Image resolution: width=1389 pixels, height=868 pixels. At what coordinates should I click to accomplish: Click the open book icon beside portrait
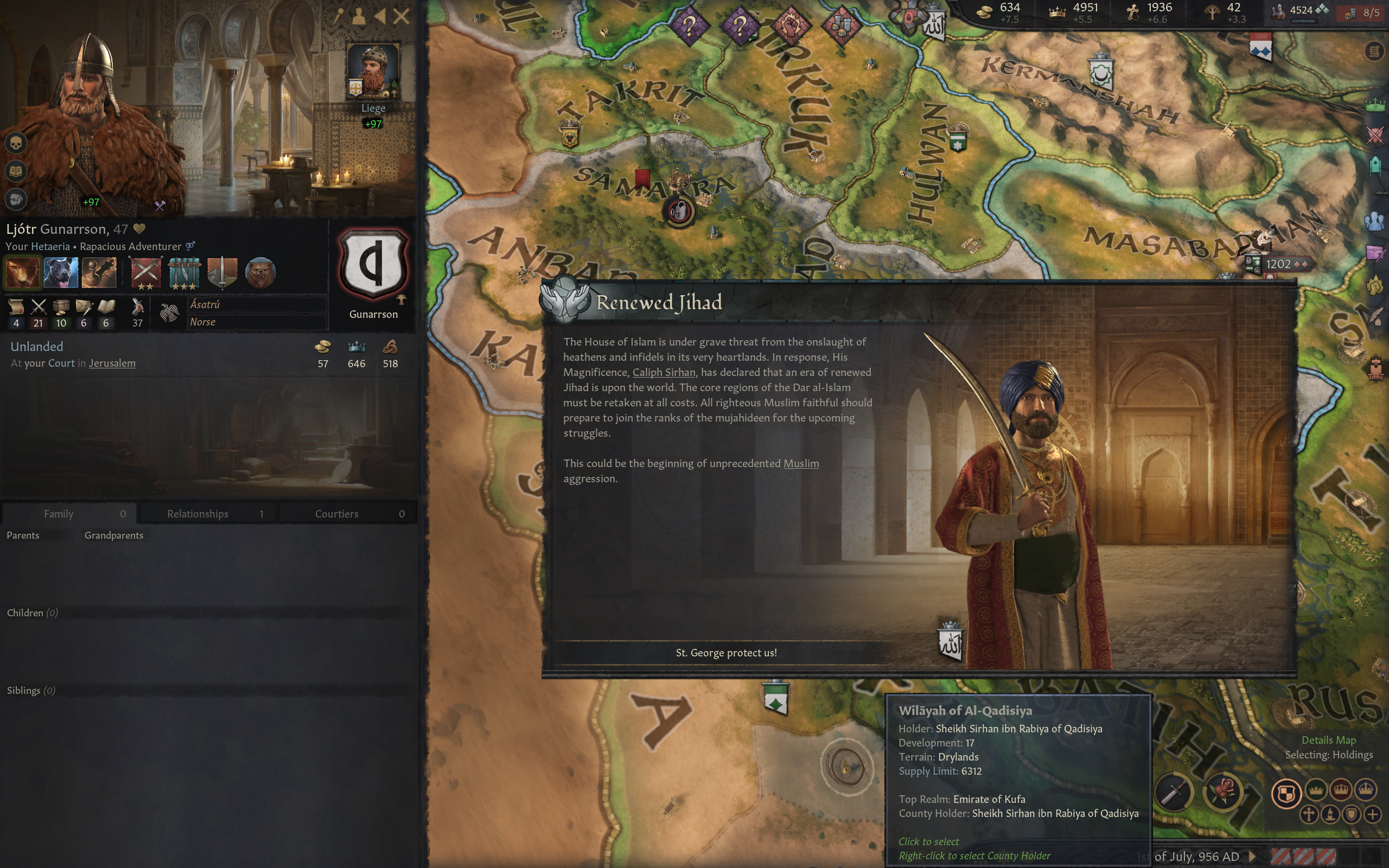(x=16, y=171)
